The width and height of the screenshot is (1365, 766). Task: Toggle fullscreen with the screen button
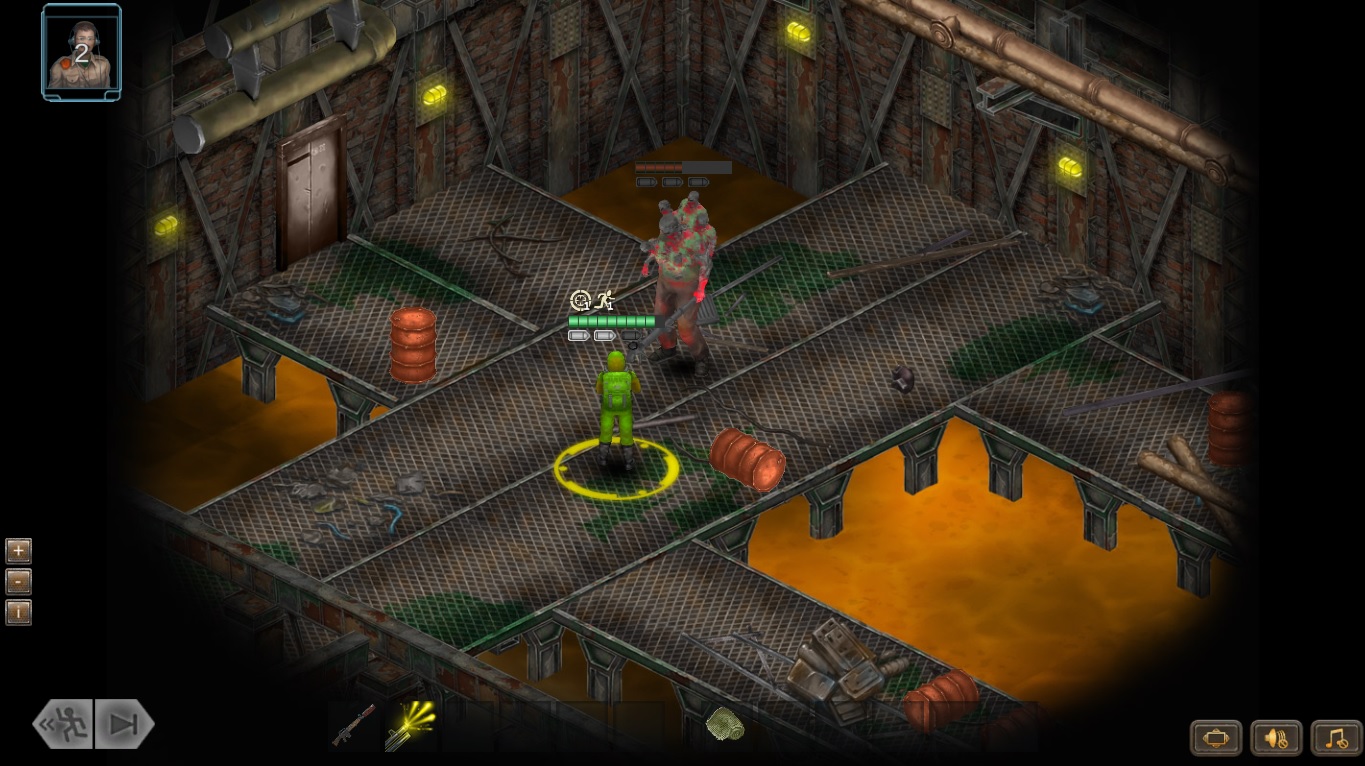click(x=1216, y=738)
